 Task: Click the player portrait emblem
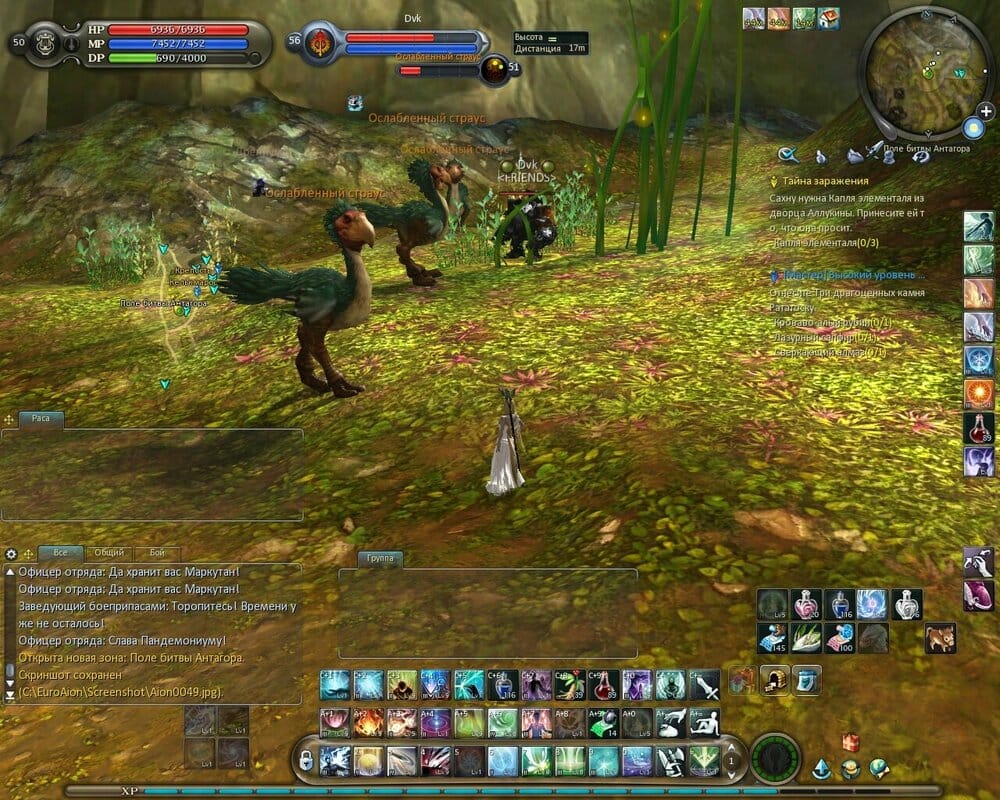44,43
